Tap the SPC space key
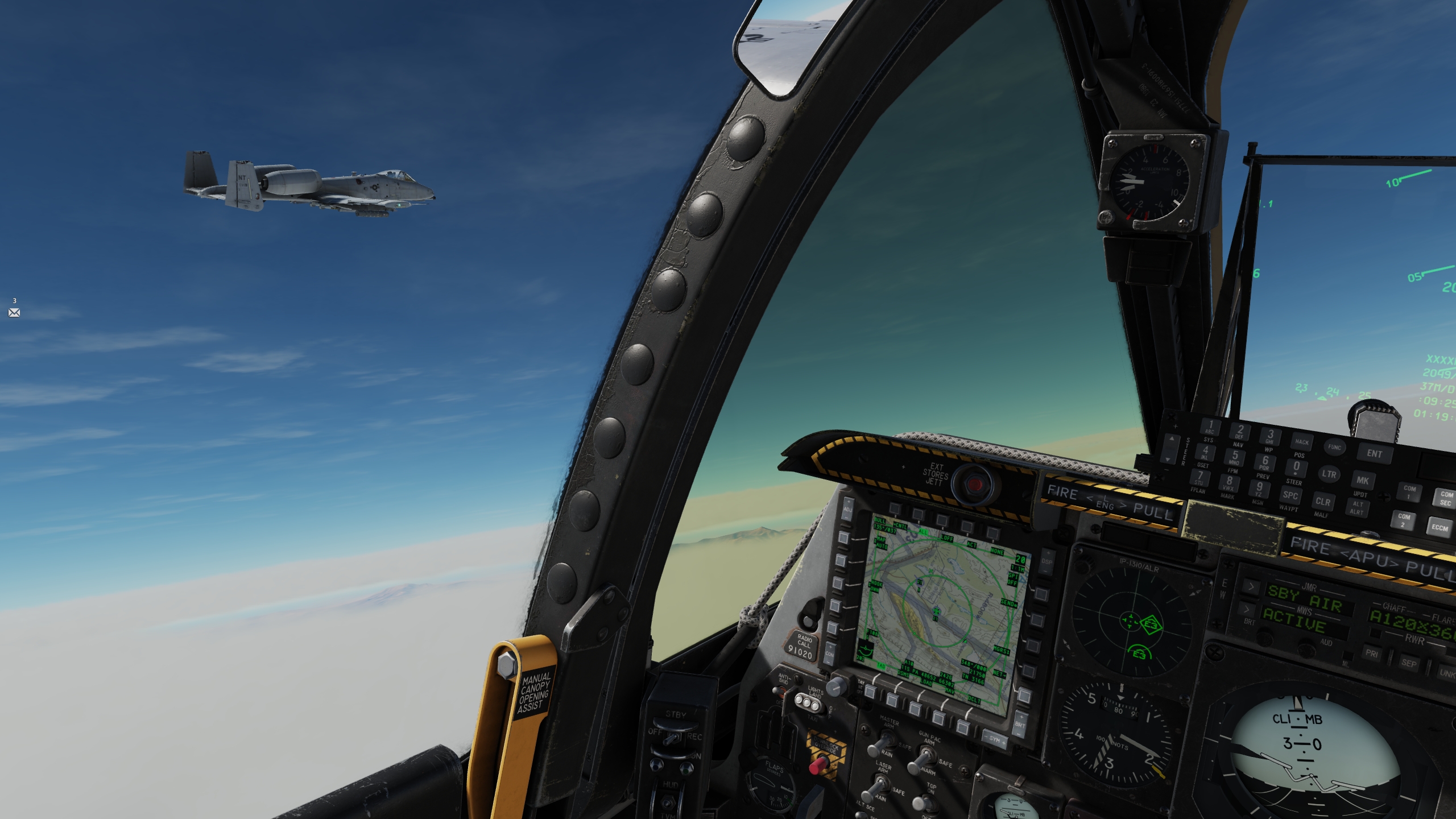This screenshot has width=1456, height=819. pyautogui.click(x=1290, y=495)
